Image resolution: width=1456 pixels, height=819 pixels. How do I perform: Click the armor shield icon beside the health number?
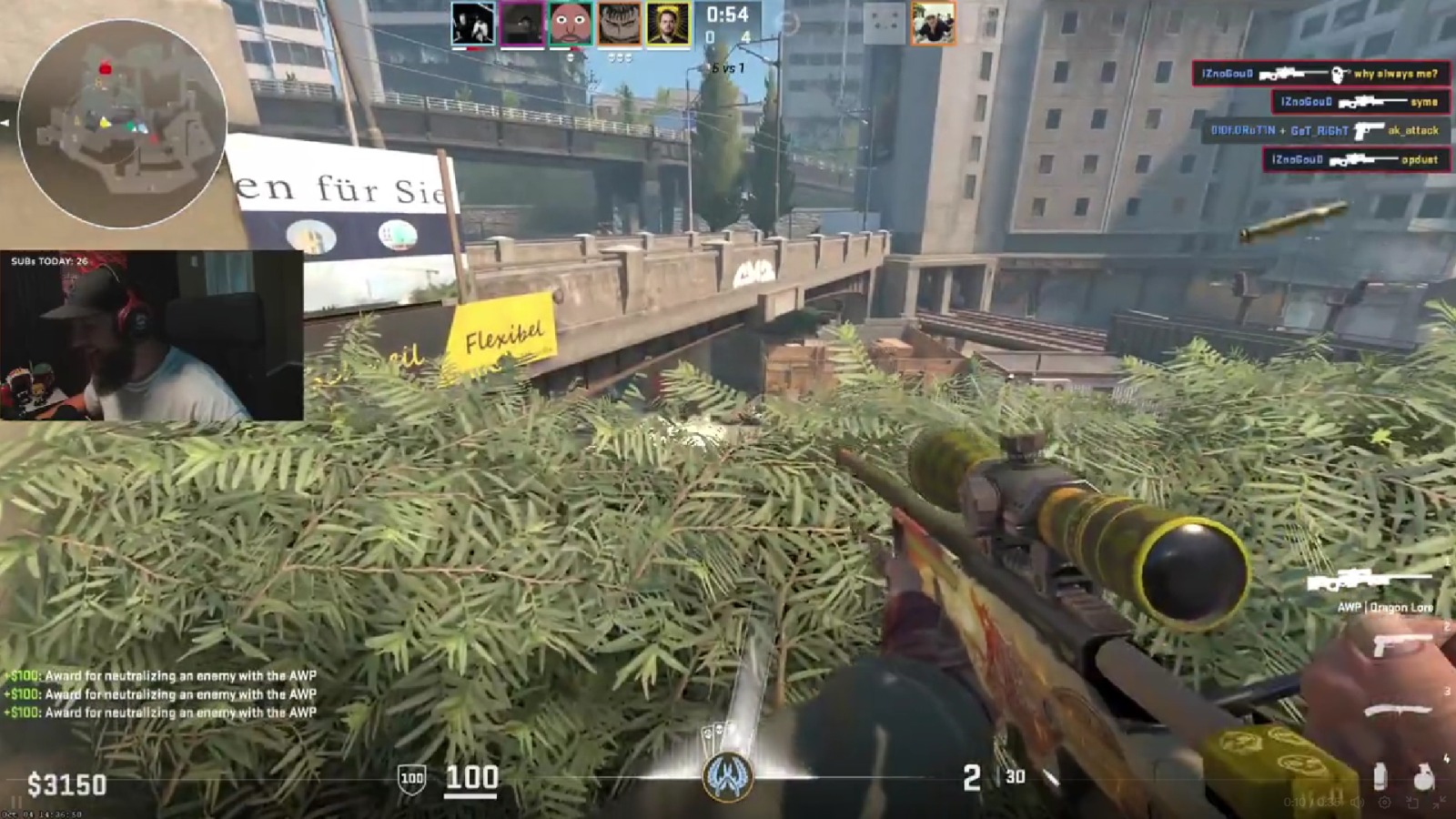(412, 778)
